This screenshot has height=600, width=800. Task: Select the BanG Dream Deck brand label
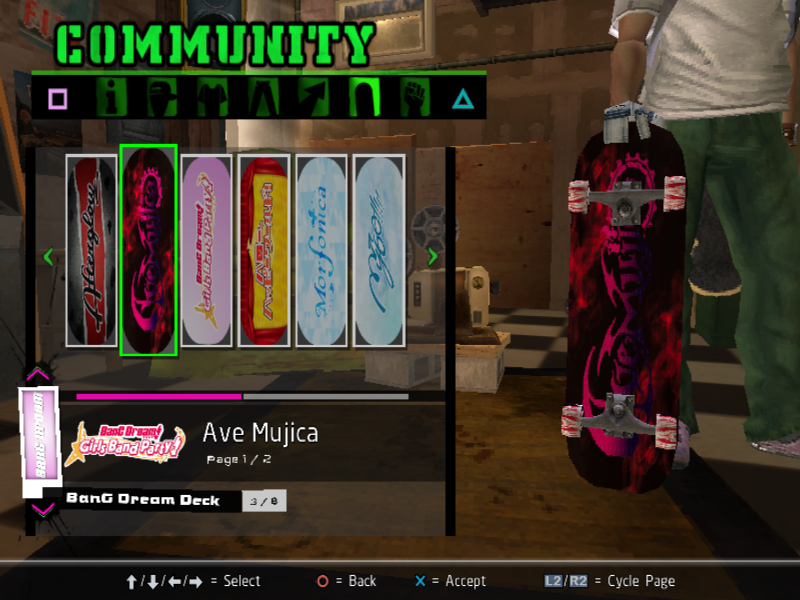click(143, 499)
